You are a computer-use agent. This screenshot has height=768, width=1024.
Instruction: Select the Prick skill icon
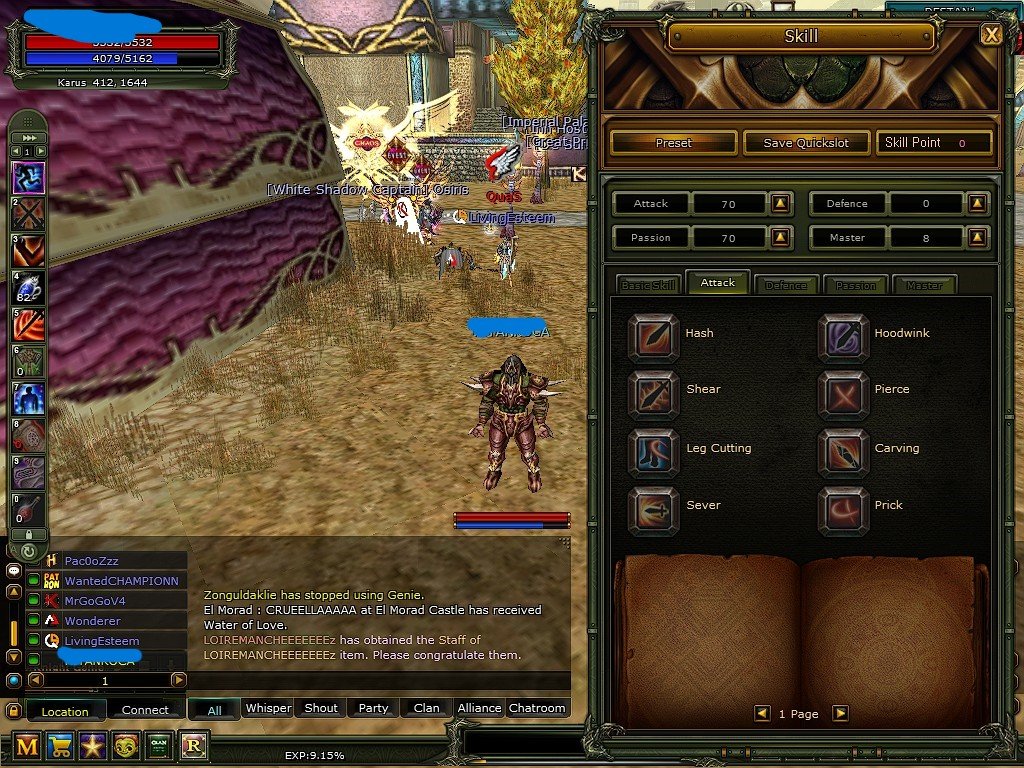pyautogui.click(x=843, y=508)
